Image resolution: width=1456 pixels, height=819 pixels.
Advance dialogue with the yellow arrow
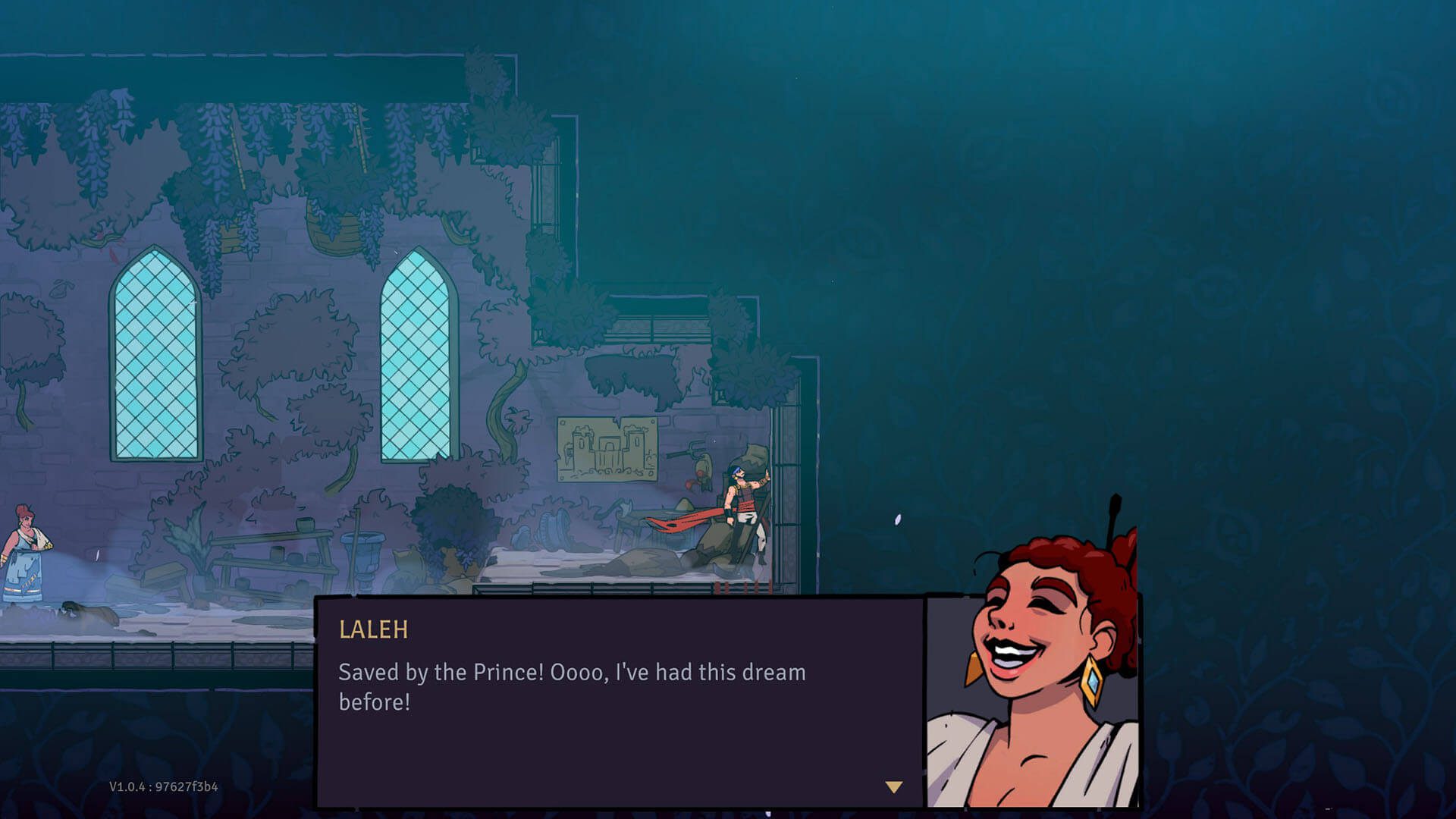[894, 787]
